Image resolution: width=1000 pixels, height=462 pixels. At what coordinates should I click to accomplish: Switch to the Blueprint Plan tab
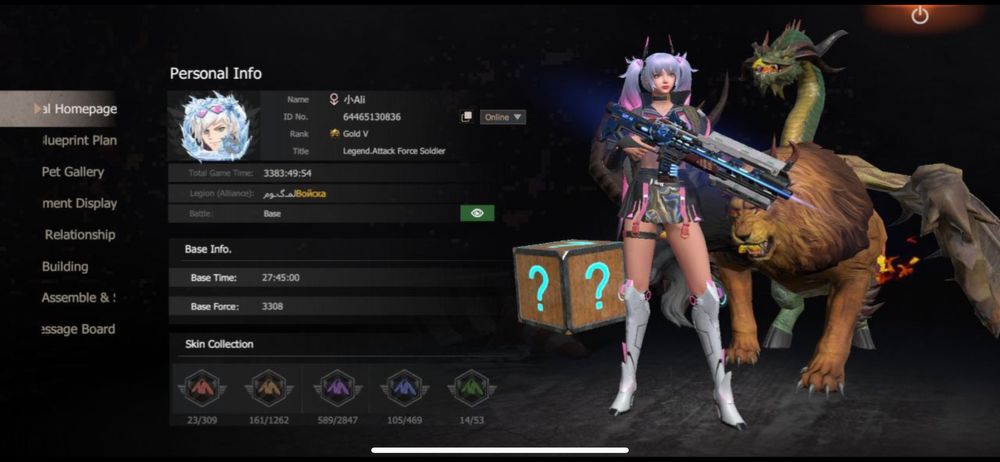78,140
